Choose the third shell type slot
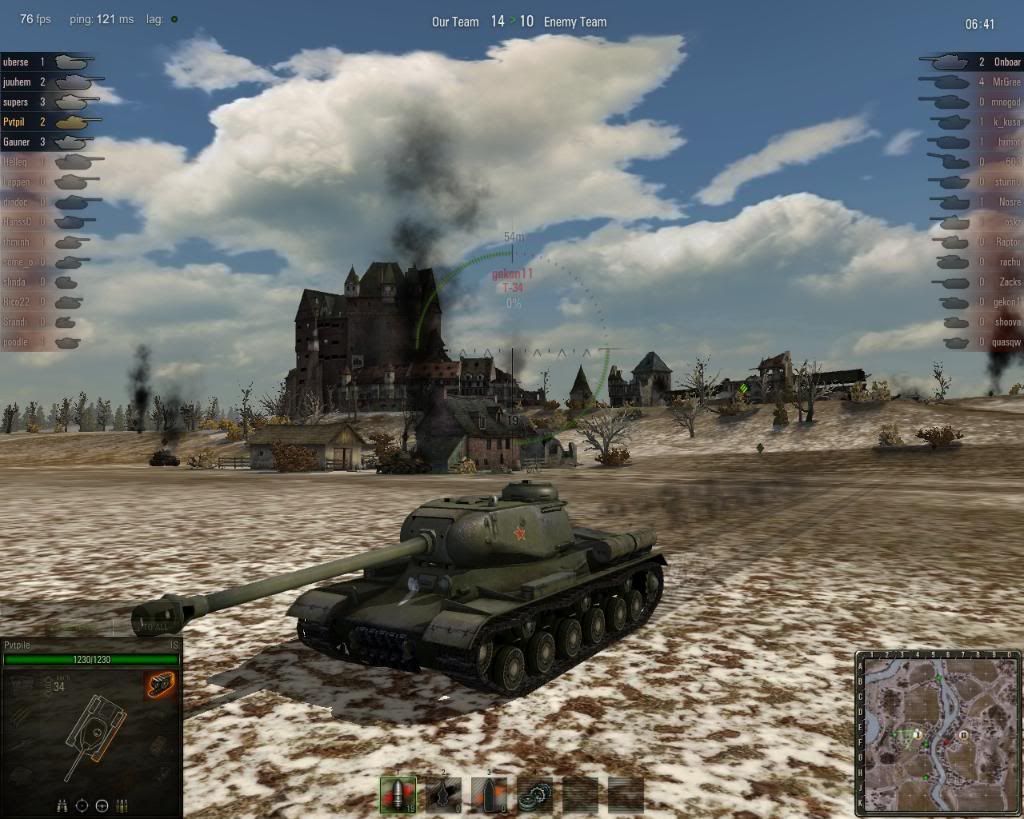1024x819 pixels. 489,794
